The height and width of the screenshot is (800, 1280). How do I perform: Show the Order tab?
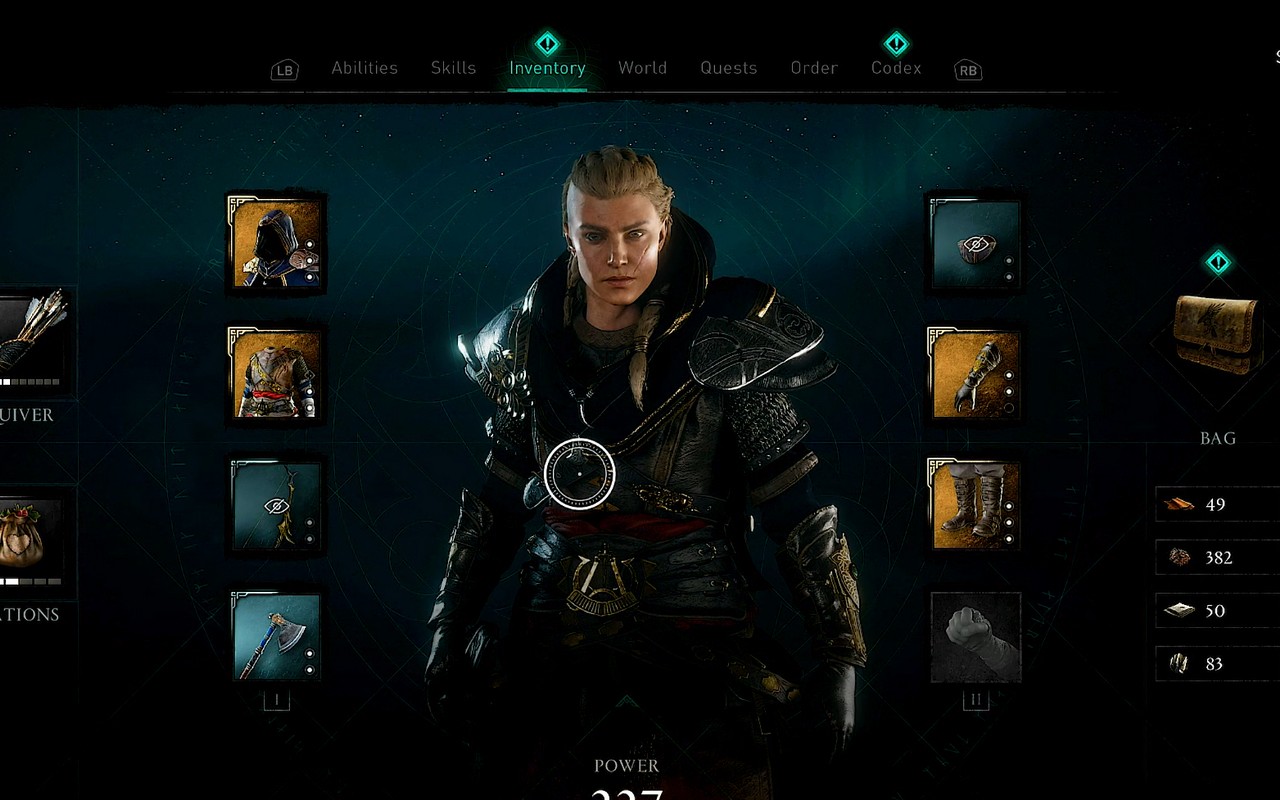tap(814, 68)
